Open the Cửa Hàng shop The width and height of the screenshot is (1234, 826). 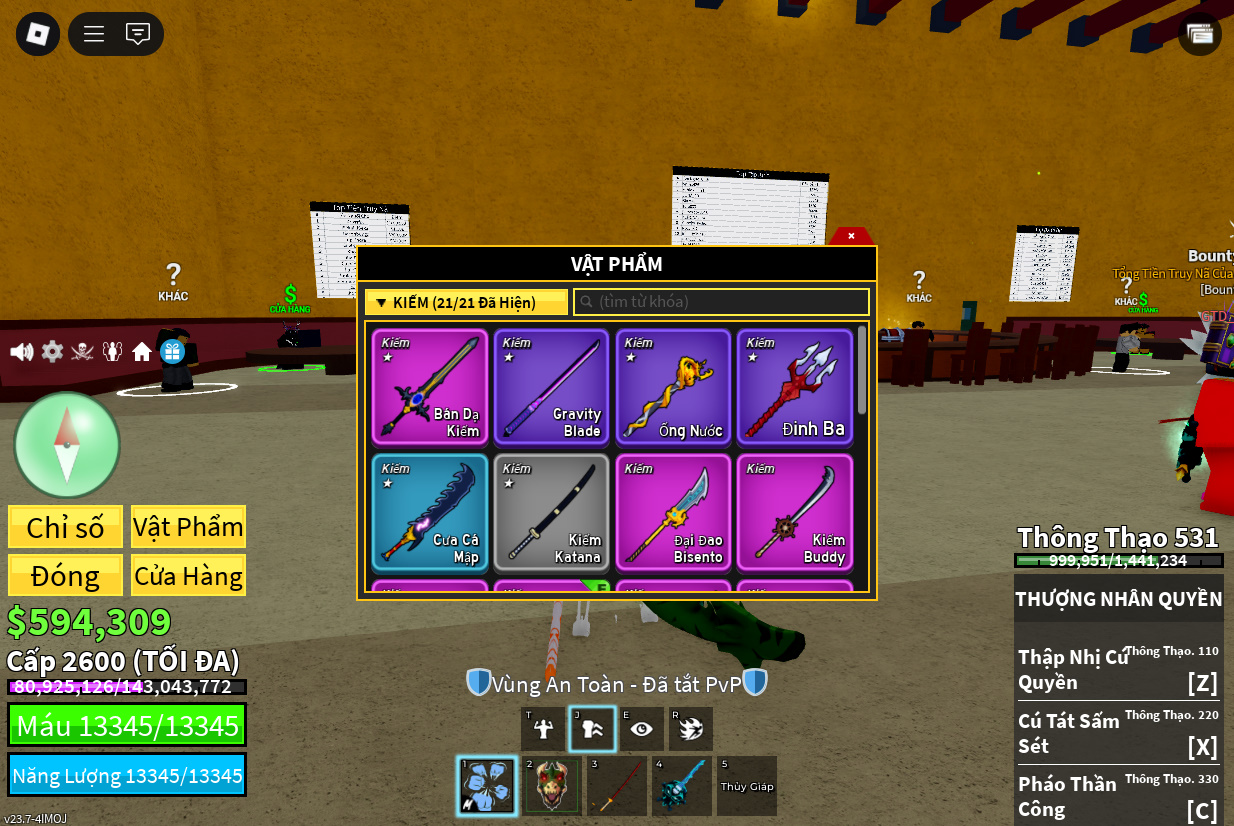[x=188, y=576]
